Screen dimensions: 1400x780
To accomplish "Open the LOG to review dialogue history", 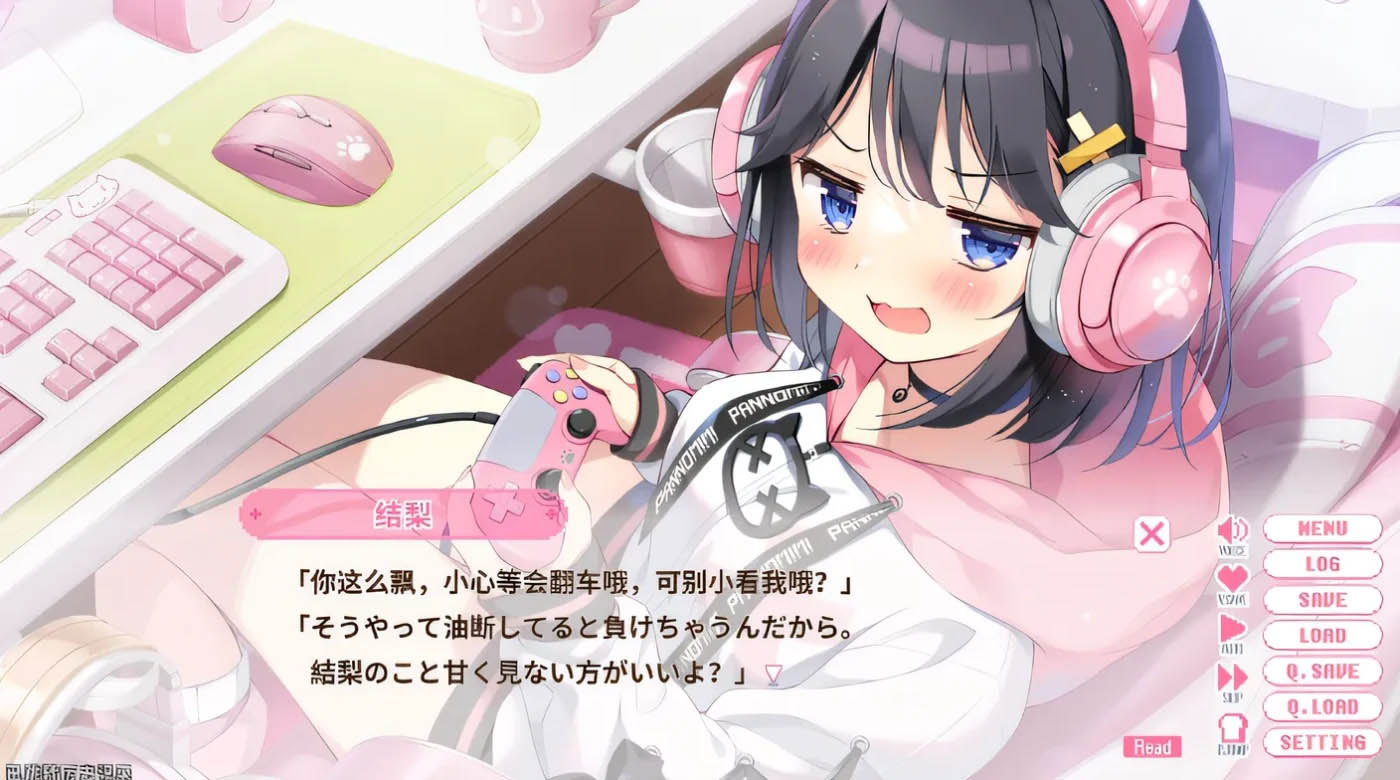I will pyautogui.click(x=1322, y=563).
